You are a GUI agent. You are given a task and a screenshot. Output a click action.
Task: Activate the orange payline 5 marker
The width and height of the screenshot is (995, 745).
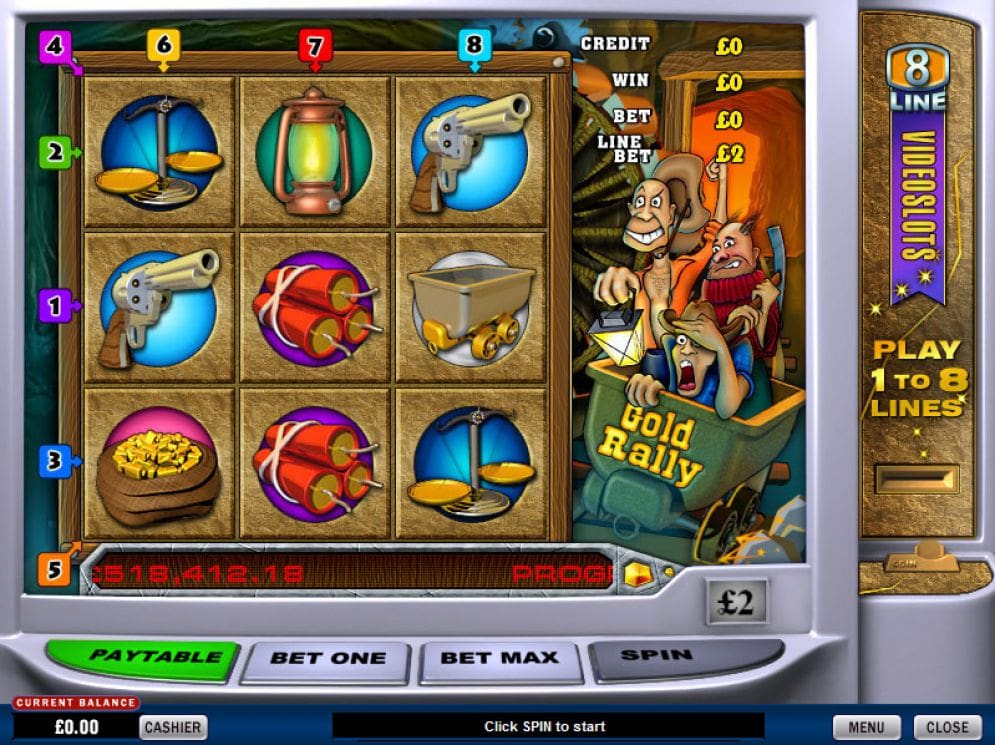[x=55, y=569]
